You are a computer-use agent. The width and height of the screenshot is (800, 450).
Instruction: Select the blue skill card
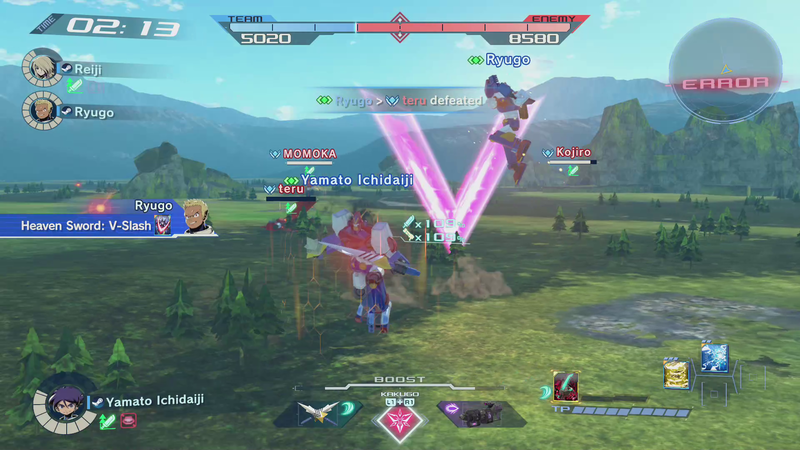point(714,357)
